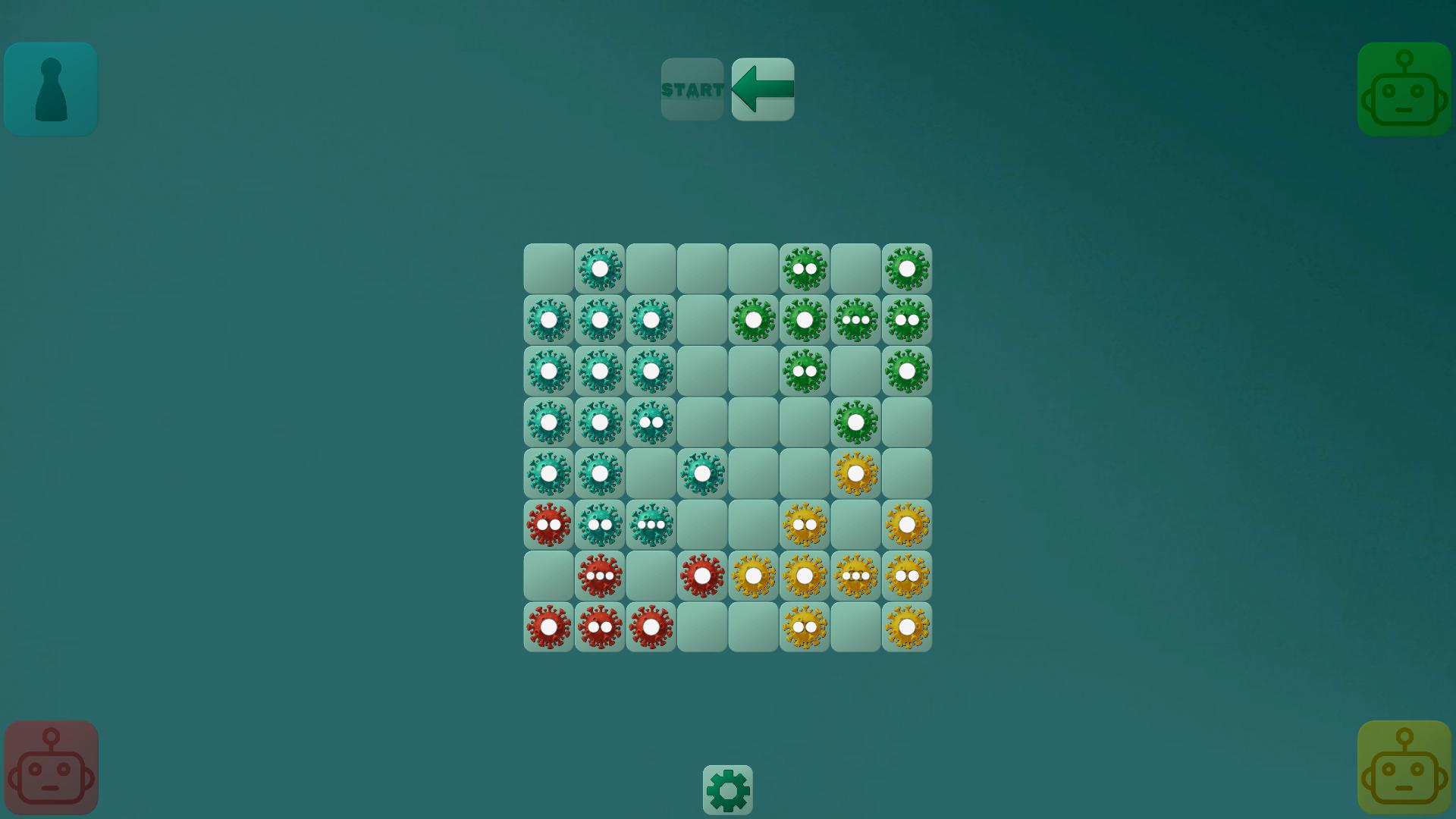Select the lone teal virus near board center
The height and width of the screenshot is (819, 1456).
pos(701,472)
